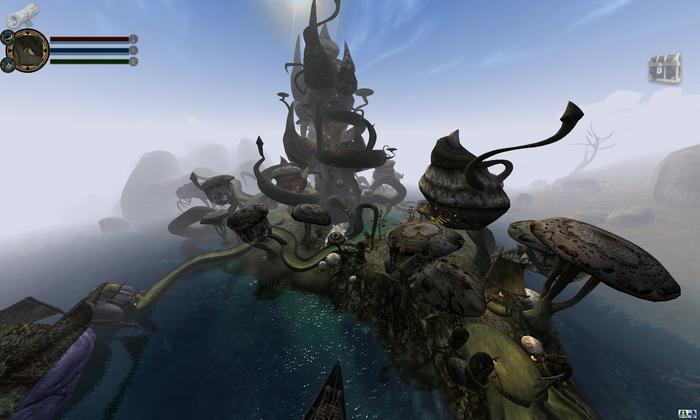Select the star emblem icon below the moon
The width and height of the screenshot is (700, 420).
pos(7,64)
